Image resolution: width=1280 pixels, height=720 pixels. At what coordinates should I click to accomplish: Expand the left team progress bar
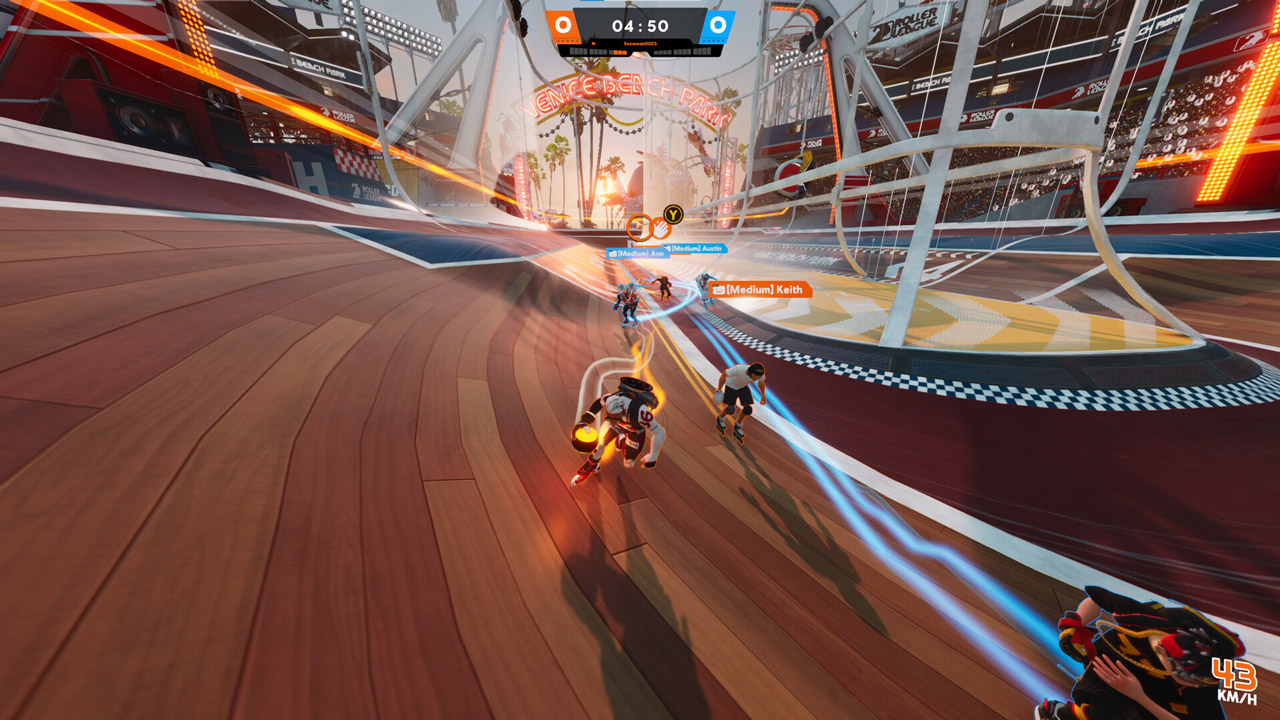pos(598,51)
